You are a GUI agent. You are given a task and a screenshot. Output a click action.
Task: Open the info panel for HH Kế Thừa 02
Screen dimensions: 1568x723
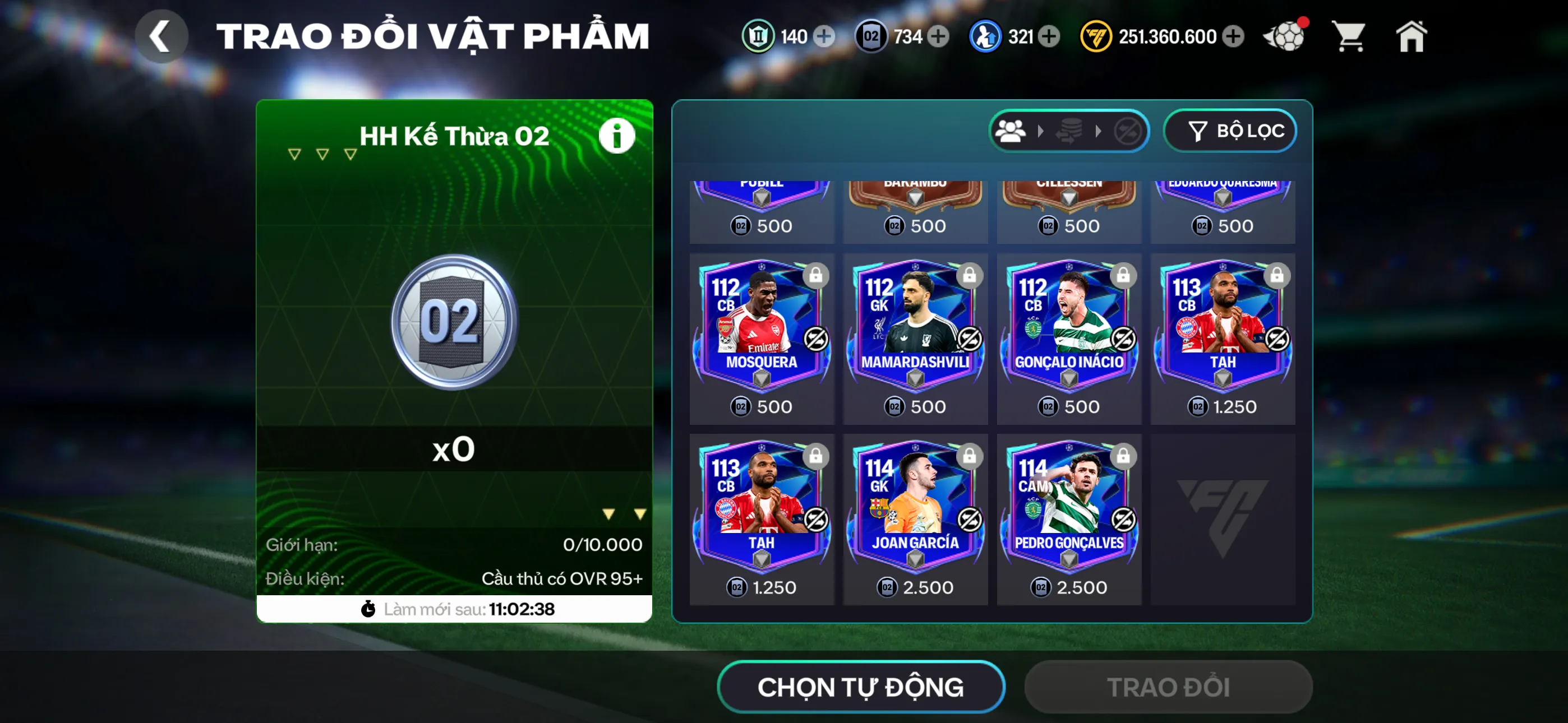[617, 135]
